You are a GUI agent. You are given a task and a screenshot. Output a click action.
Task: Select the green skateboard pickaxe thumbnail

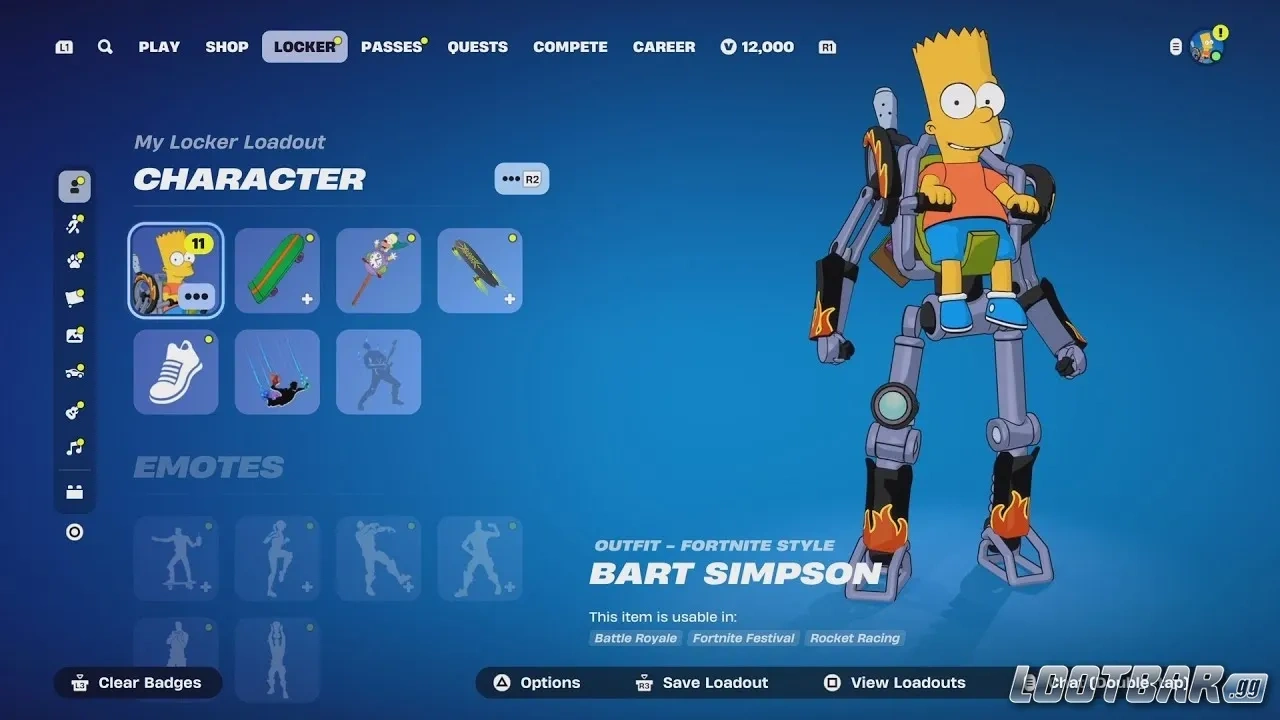(x=277, y=270)
